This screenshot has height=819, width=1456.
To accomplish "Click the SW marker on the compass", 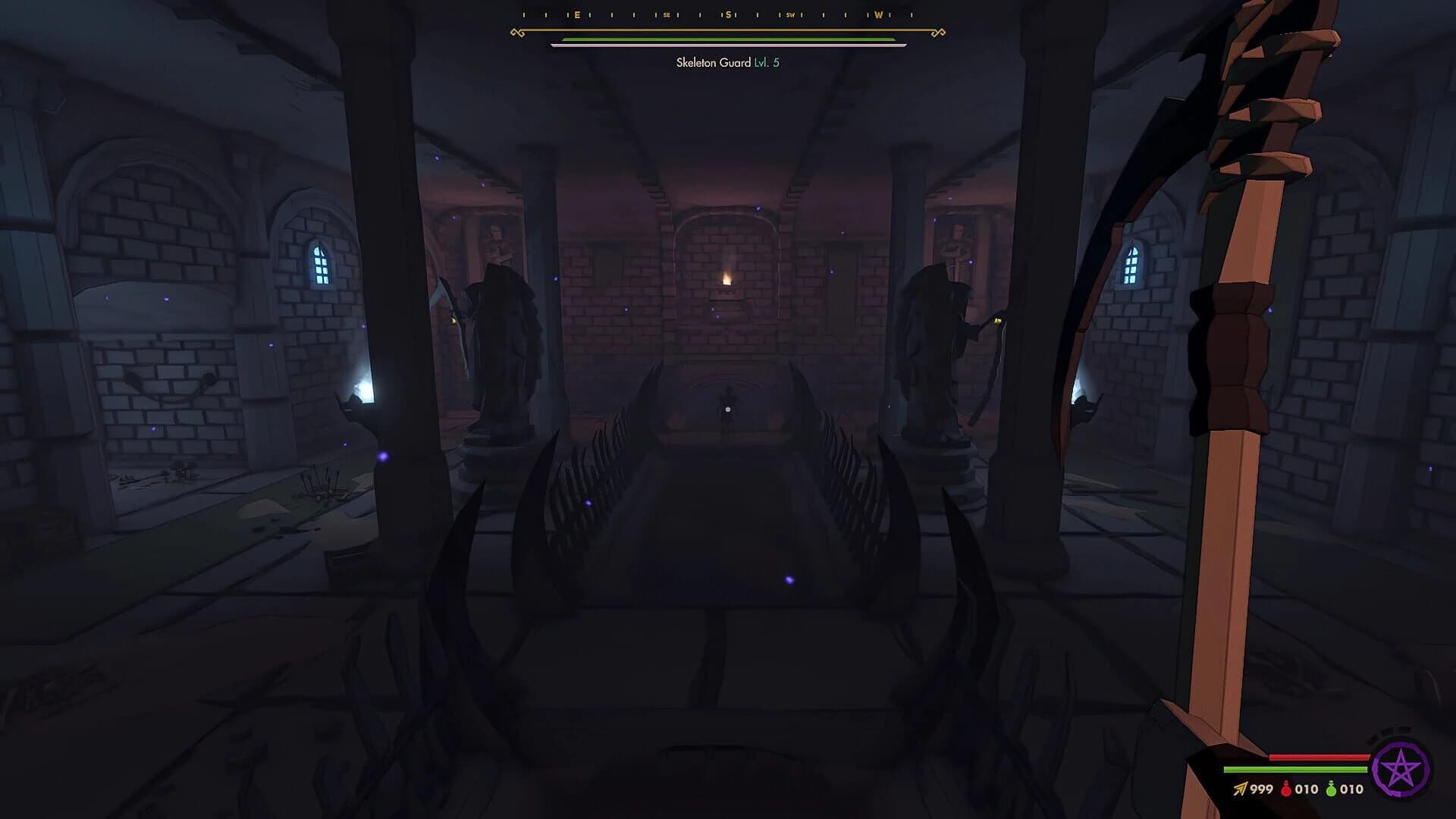I will [791, 14].
